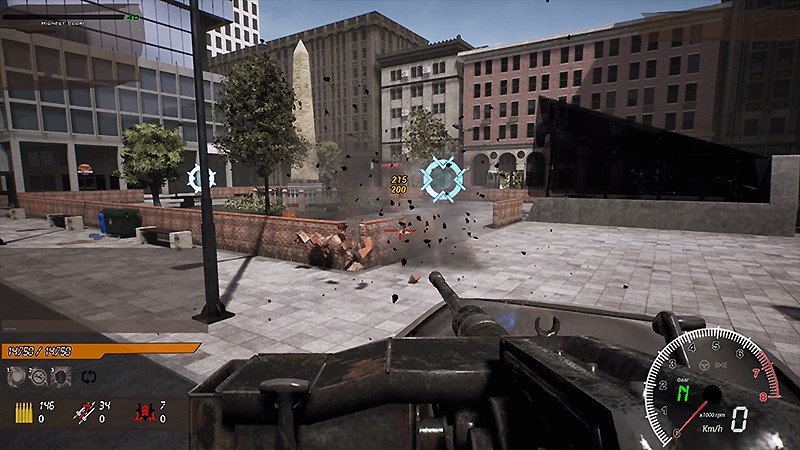Select the yellow bullets ammo icon
Screen dimensions: 800x450
(21, 411)
